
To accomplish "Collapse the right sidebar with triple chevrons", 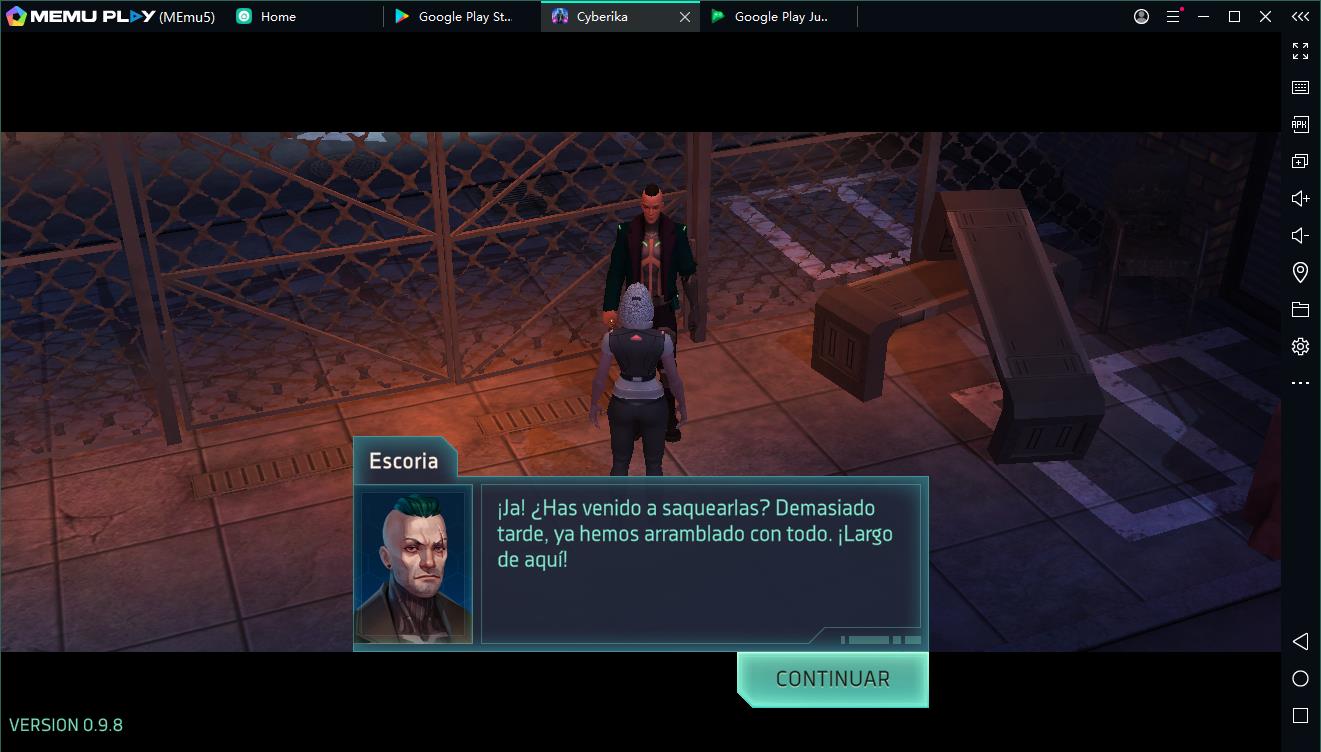I will [x=1300, y=16].
